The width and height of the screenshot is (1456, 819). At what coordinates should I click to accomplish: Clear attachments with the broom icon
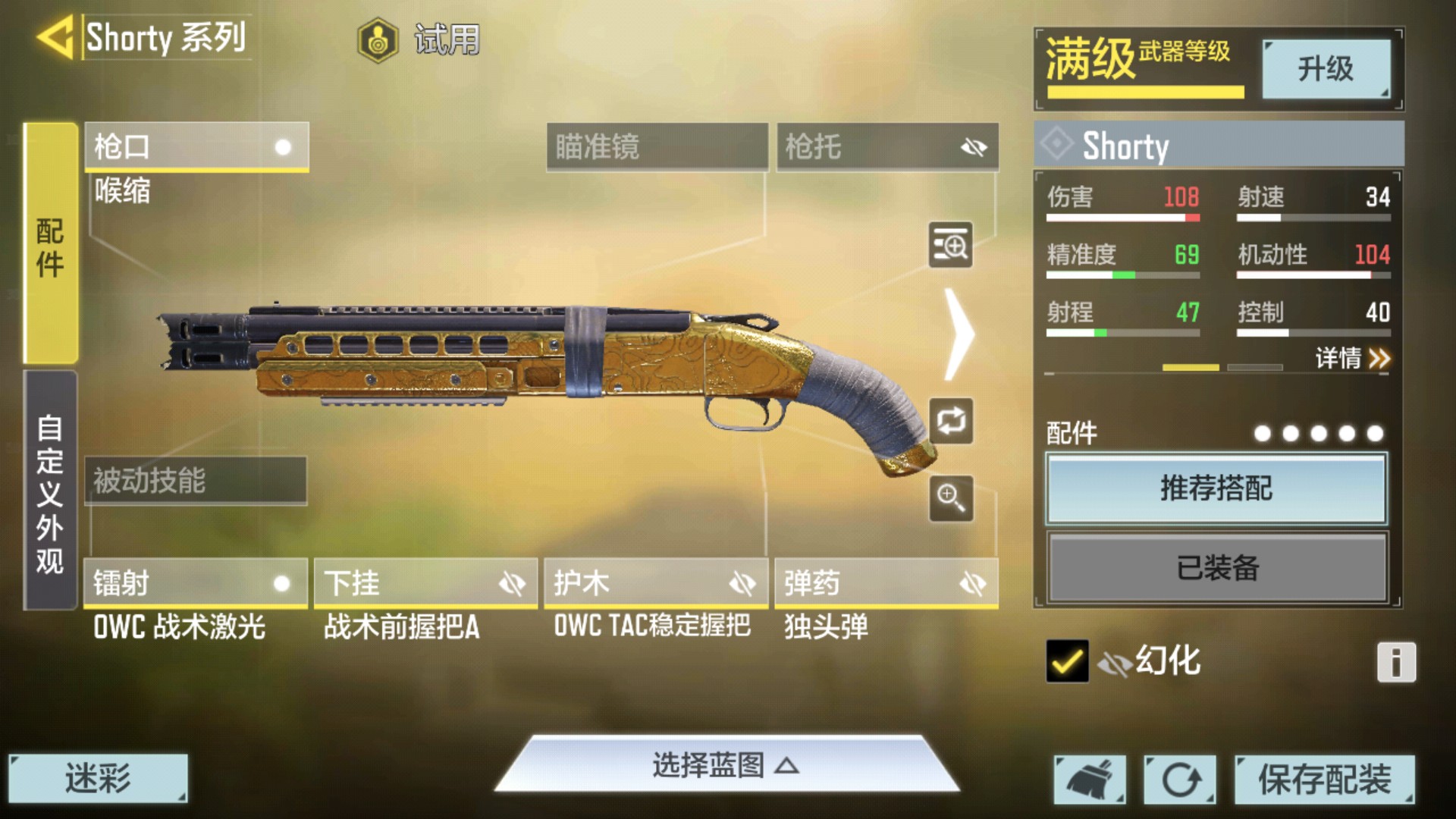point(1090,779)
